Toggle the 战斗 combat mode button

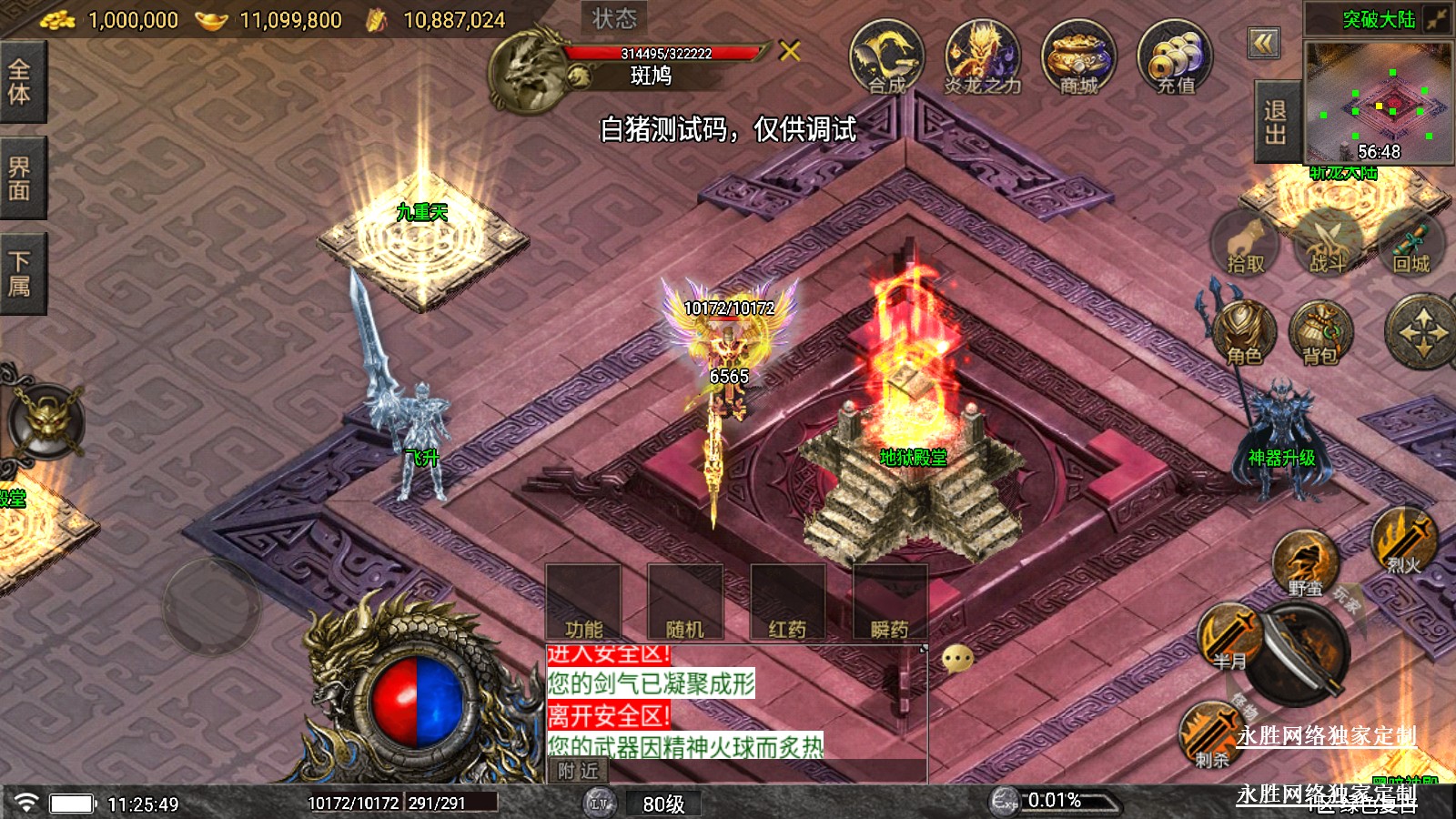click(x=1328, y=244)
